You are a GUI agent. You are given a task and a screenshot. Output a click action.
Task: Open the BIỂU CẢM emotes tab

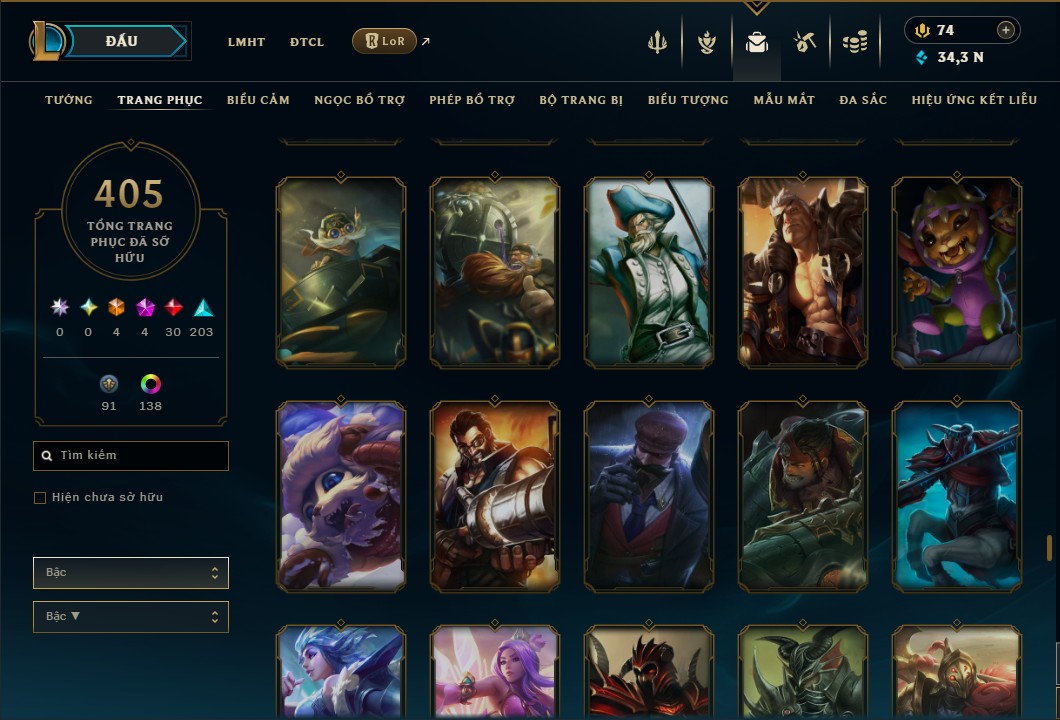[258, 100]
